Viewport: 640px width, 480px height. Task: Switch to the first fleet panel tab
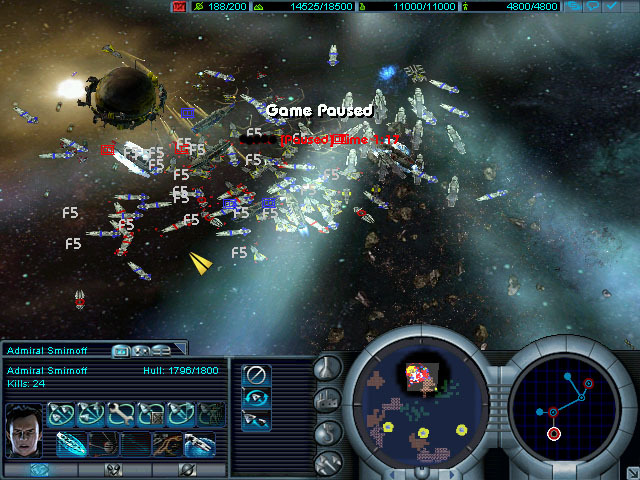coord(121,351)
